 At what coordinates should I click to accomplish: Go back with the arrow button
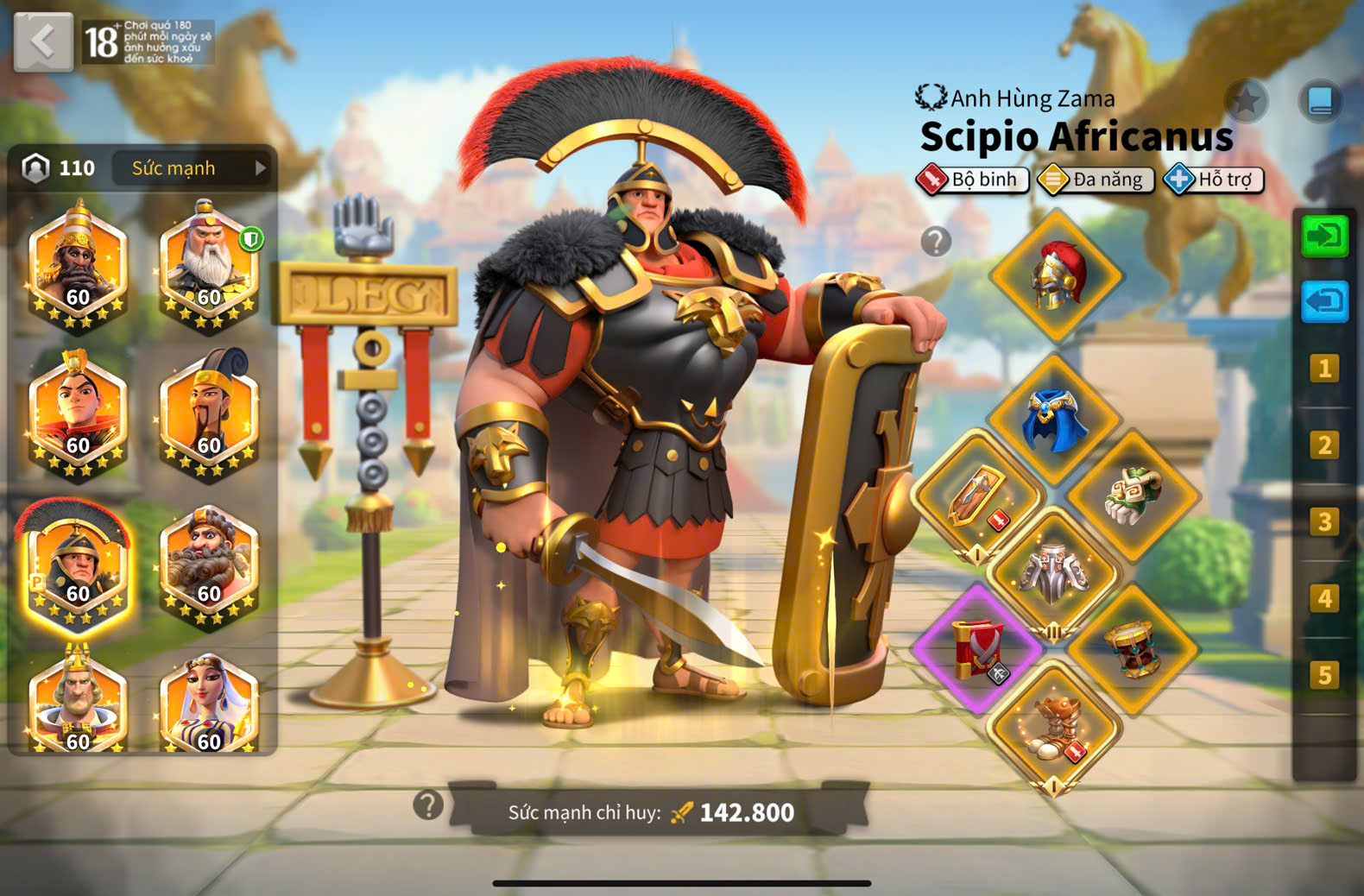click(42, 41)
